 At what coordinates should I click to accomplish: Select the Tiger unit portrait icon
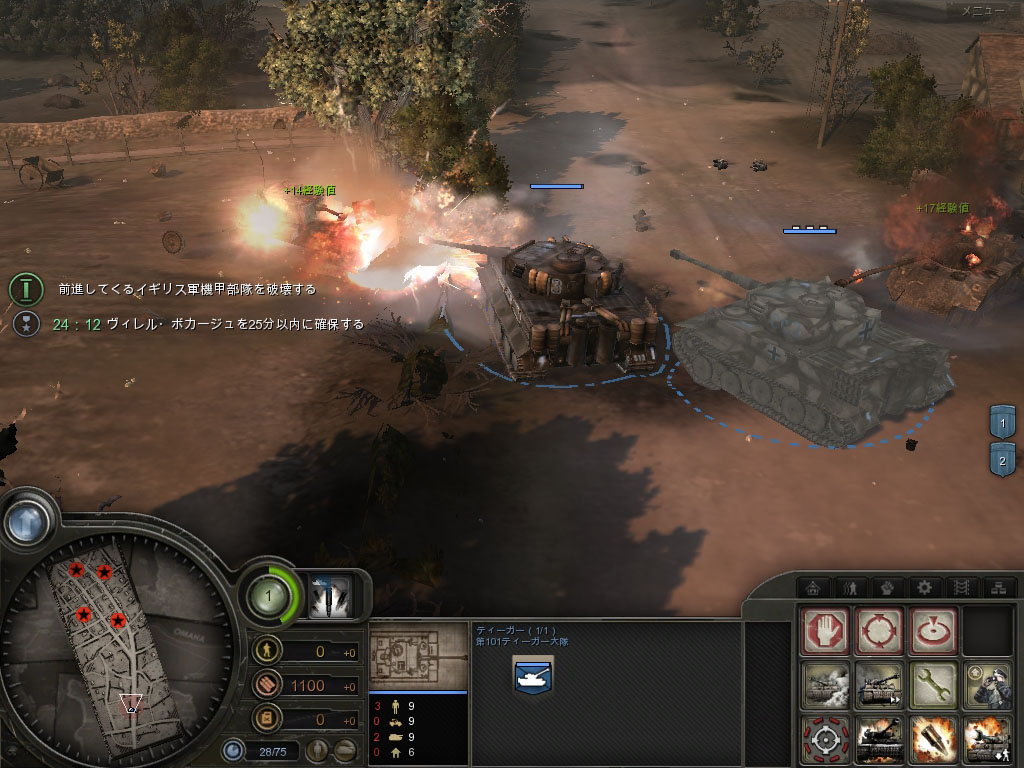[533, 676]
